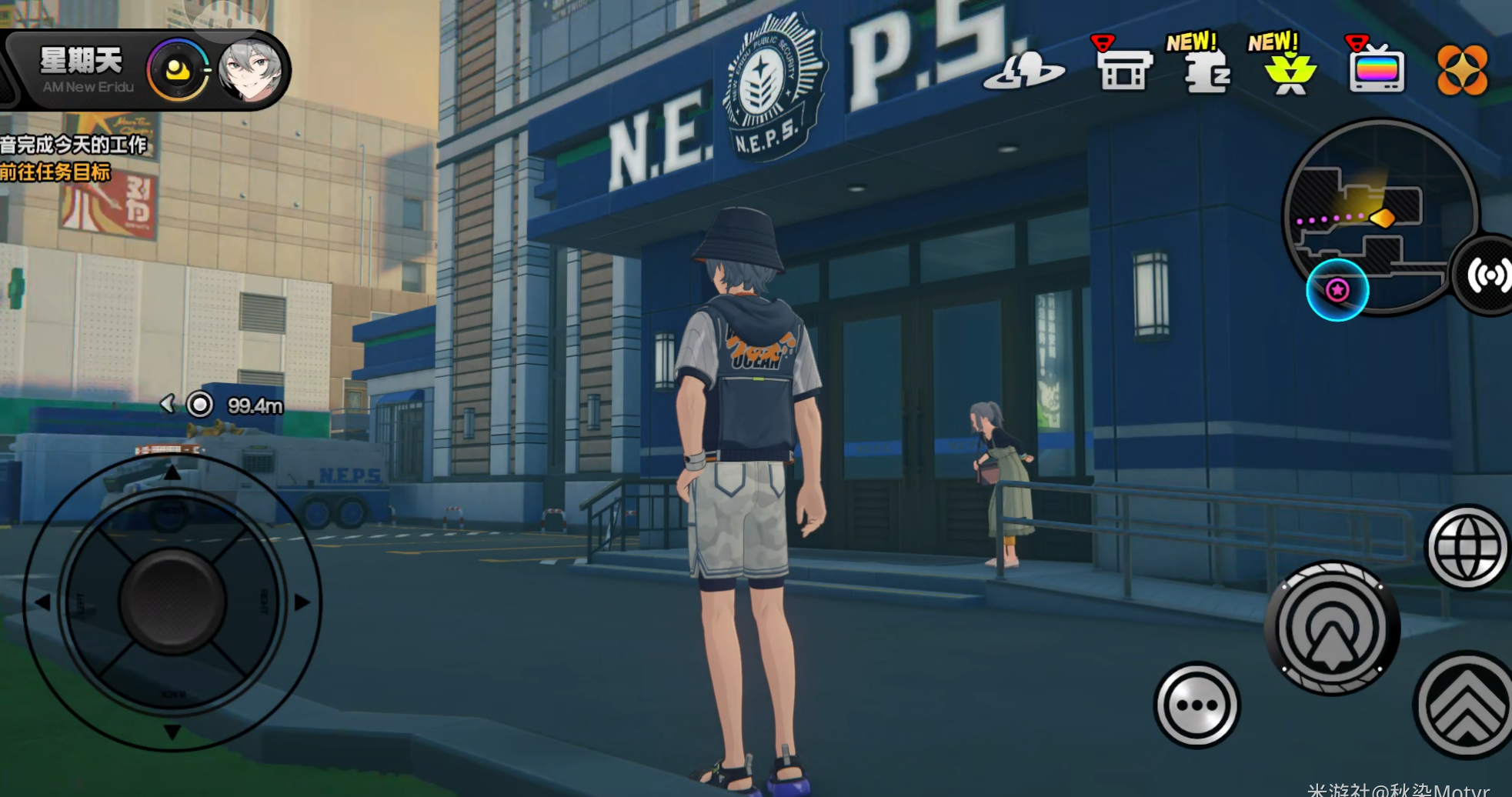Open the sleeping figure NEW icon
Screen dimensions: 1512x797
point(1204,71)
